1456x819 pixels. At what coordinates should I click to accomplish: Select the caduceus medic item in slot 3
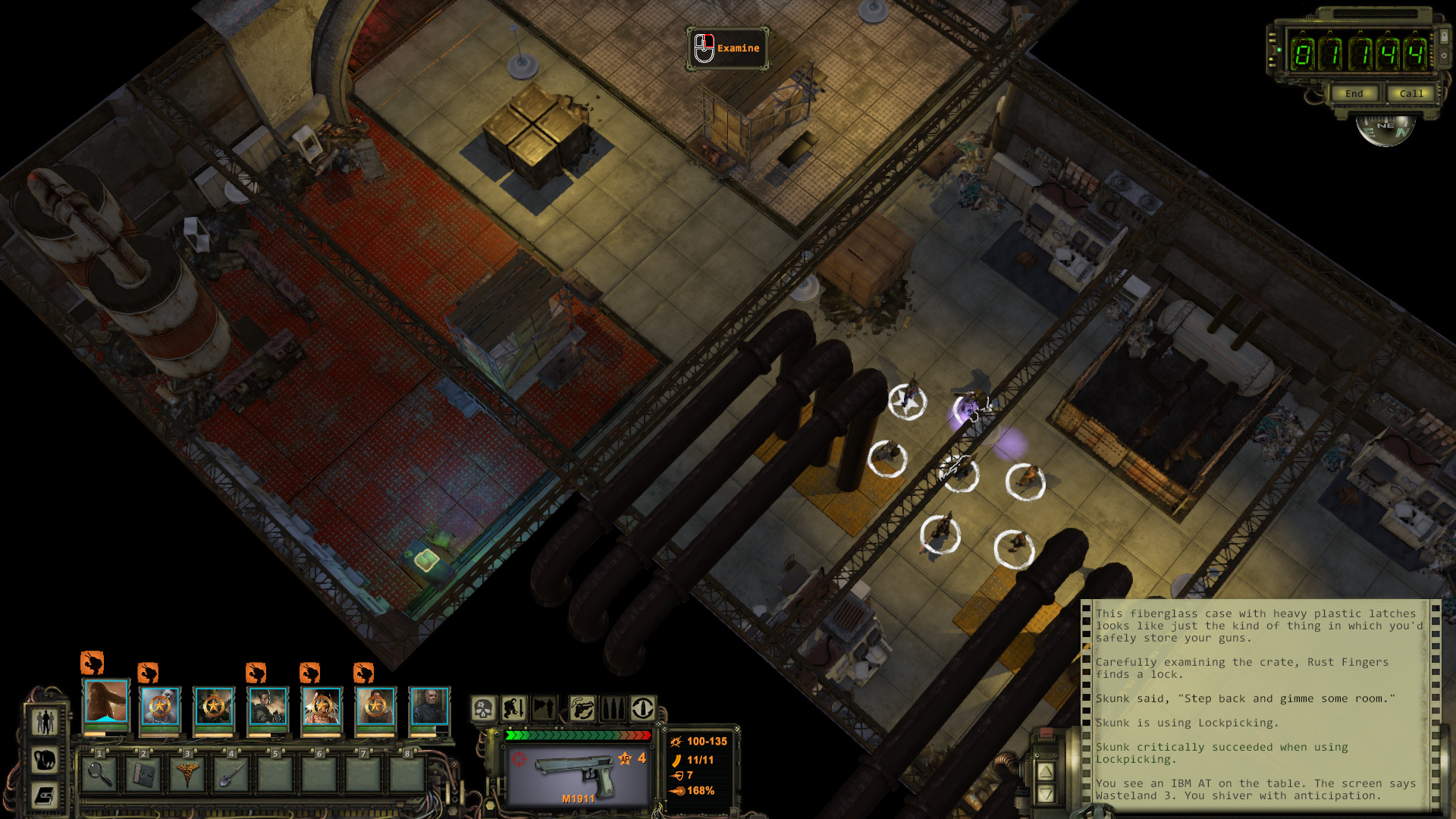187,774
